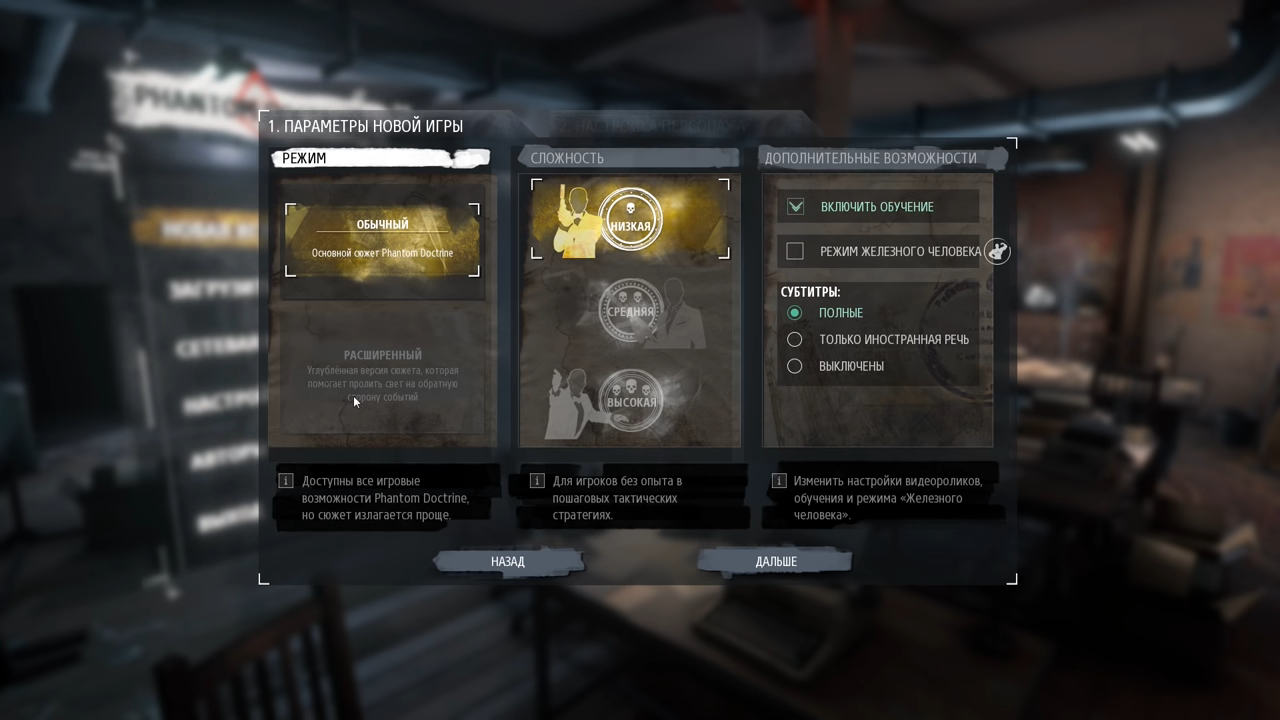Select НИЗКАЯ difficulty level

[x=630, y=219]
